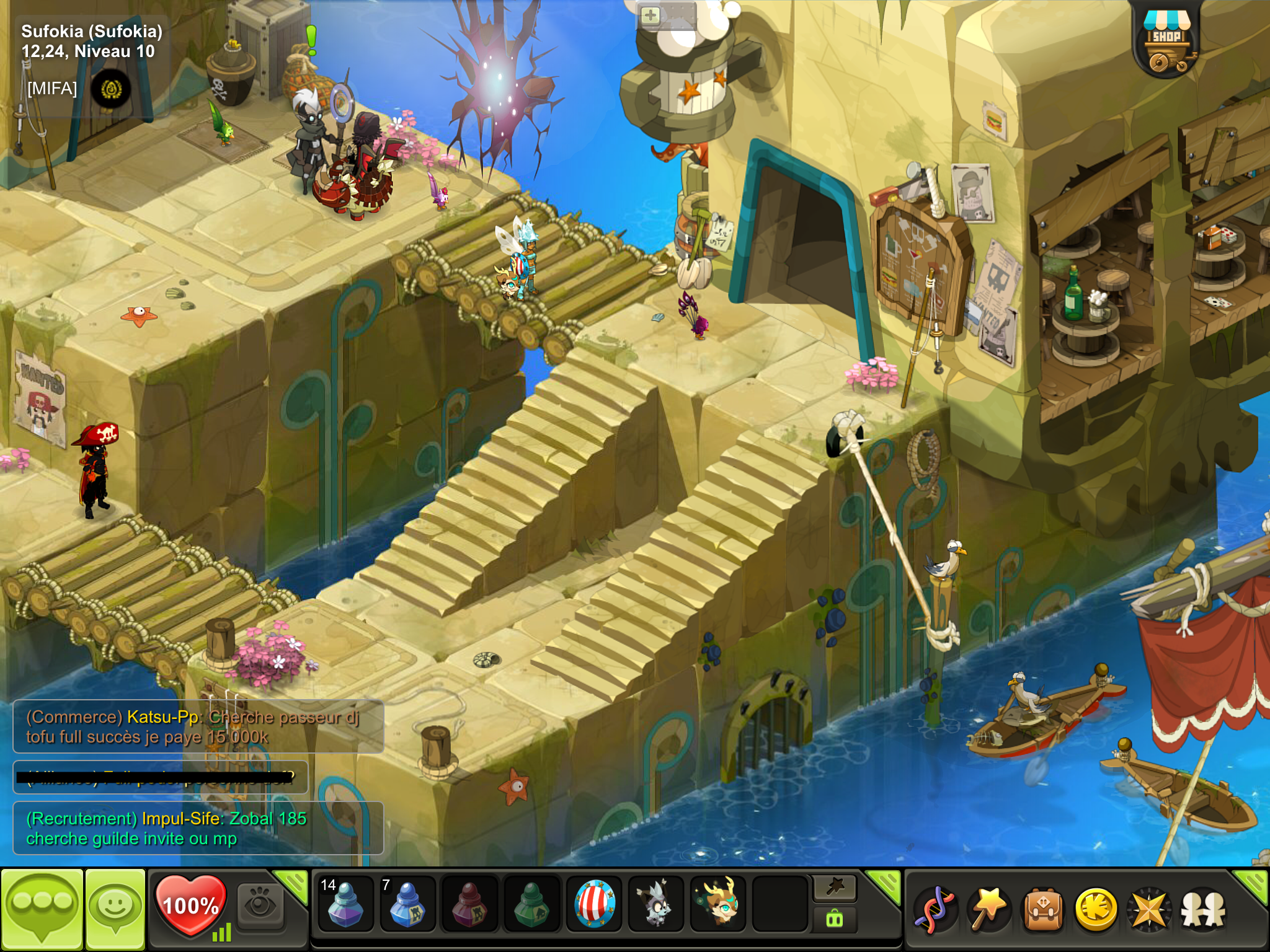Switch shortcut bar to the green bag items
This screenshot has width=1270, height=952.
coord(835,919)
